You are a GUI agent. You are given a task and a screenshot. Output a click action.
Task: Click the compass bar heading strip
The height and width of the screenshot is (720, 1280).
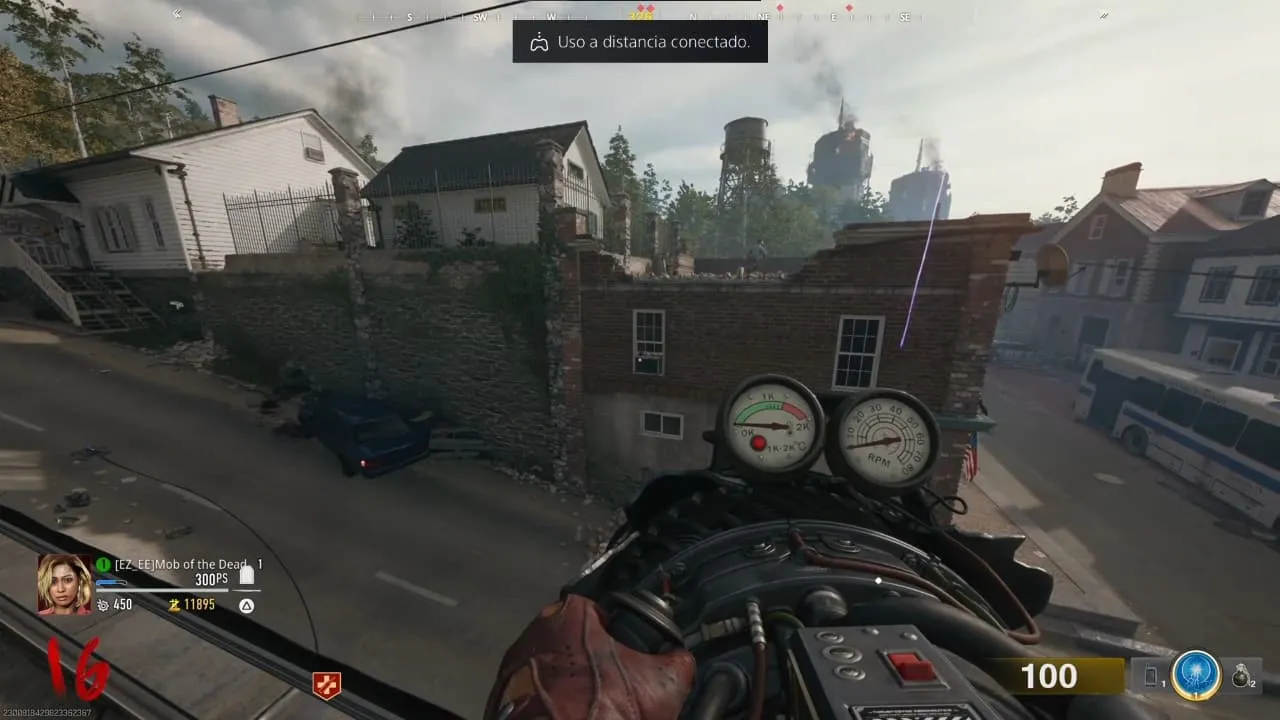(640, 16)
